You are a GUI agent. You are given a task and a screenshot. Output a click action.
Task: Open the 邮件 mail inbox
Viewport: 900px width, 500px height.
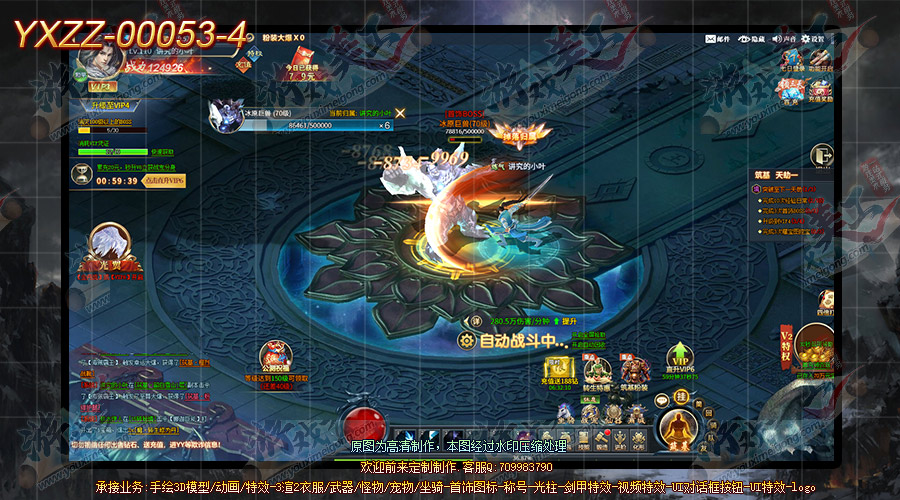tap(718, 39)
